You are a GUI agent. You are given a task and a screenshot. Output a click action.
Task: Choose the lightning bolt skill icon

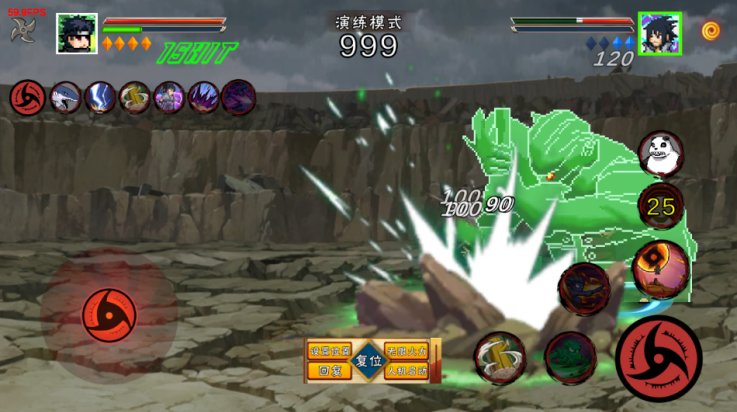[100, 97]
